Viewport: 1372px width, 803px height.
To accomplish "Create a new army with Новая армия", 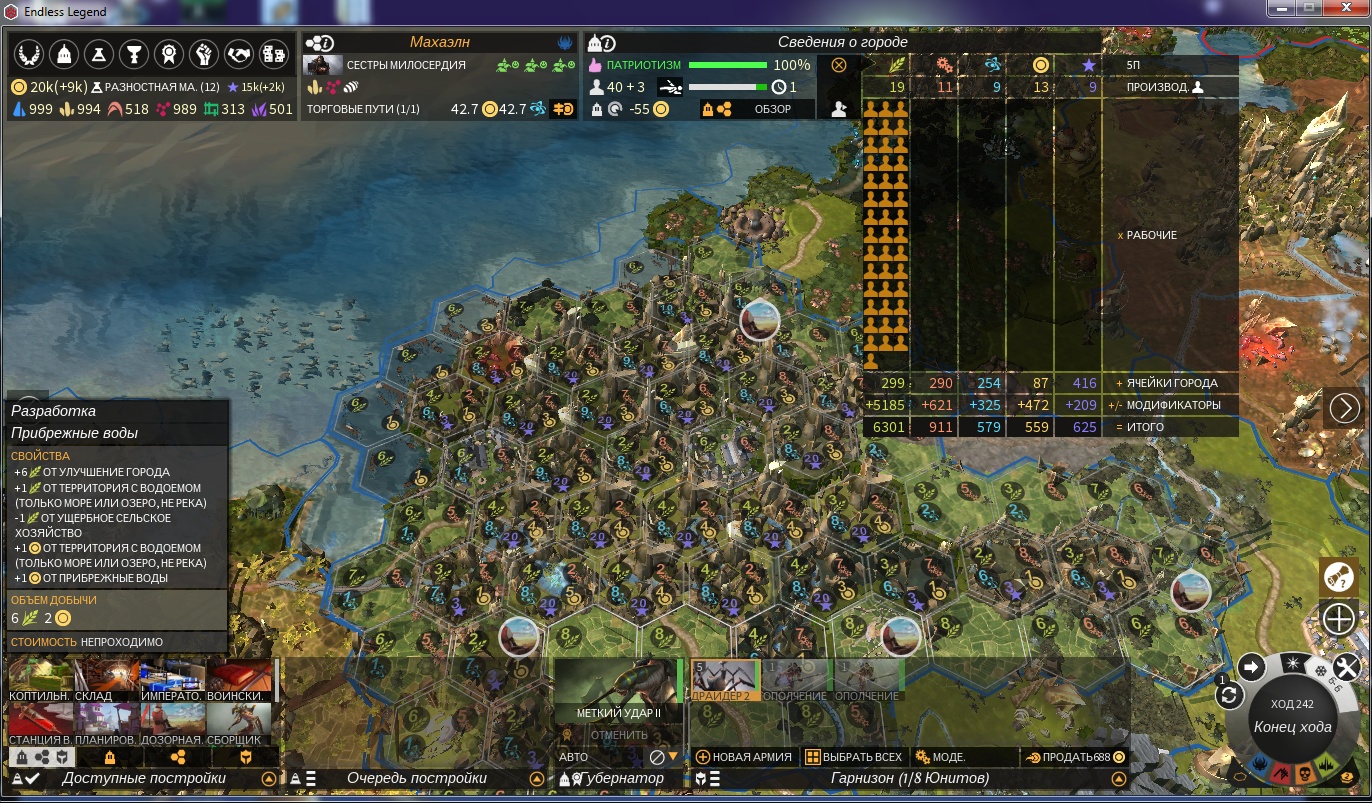I will (744, 757).
